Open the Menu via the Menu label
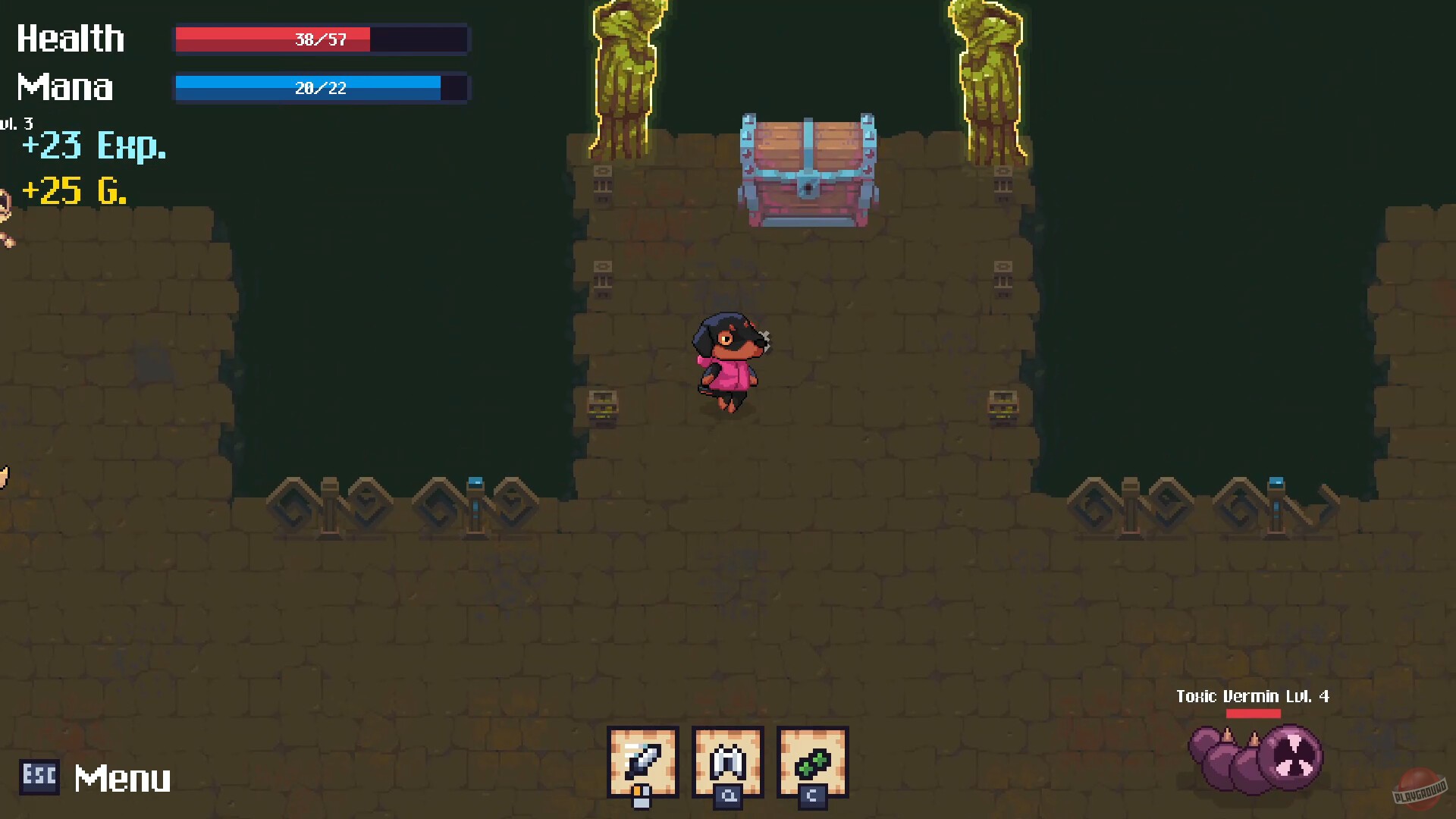The height and width of the screenshot is (819, 1456). click(x=121, y=777)
